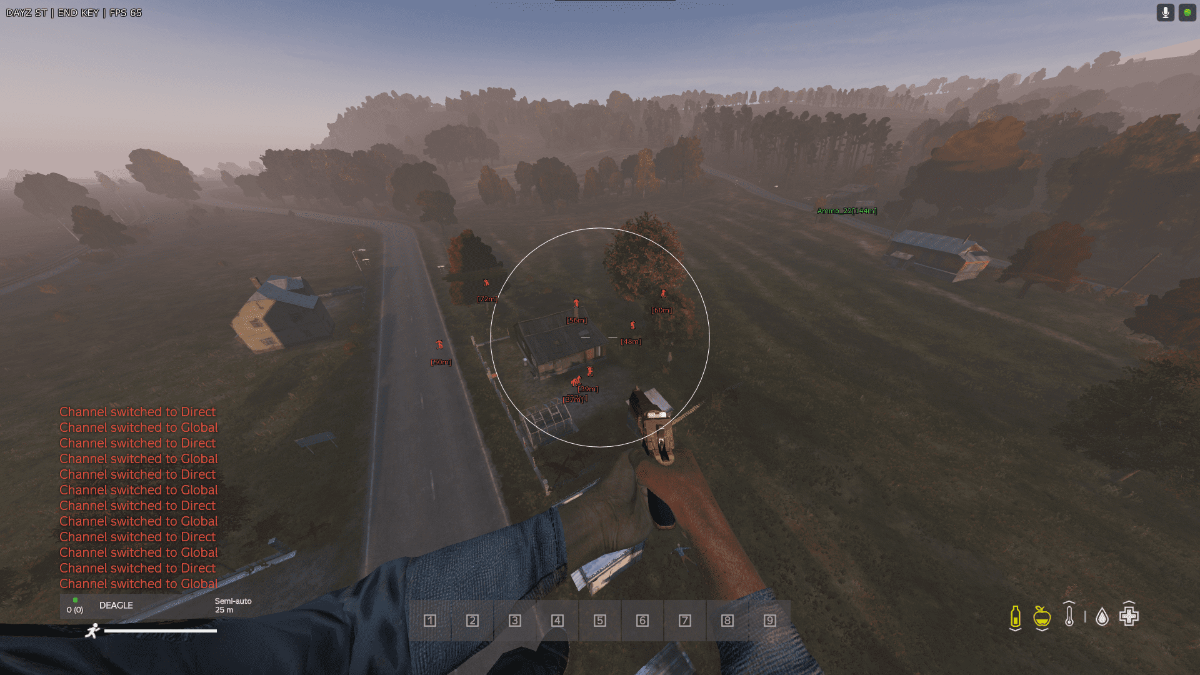Viewport: 1200px width, 675px height.
Task: Click the blood drop status icon
Action: (1101, 617)
